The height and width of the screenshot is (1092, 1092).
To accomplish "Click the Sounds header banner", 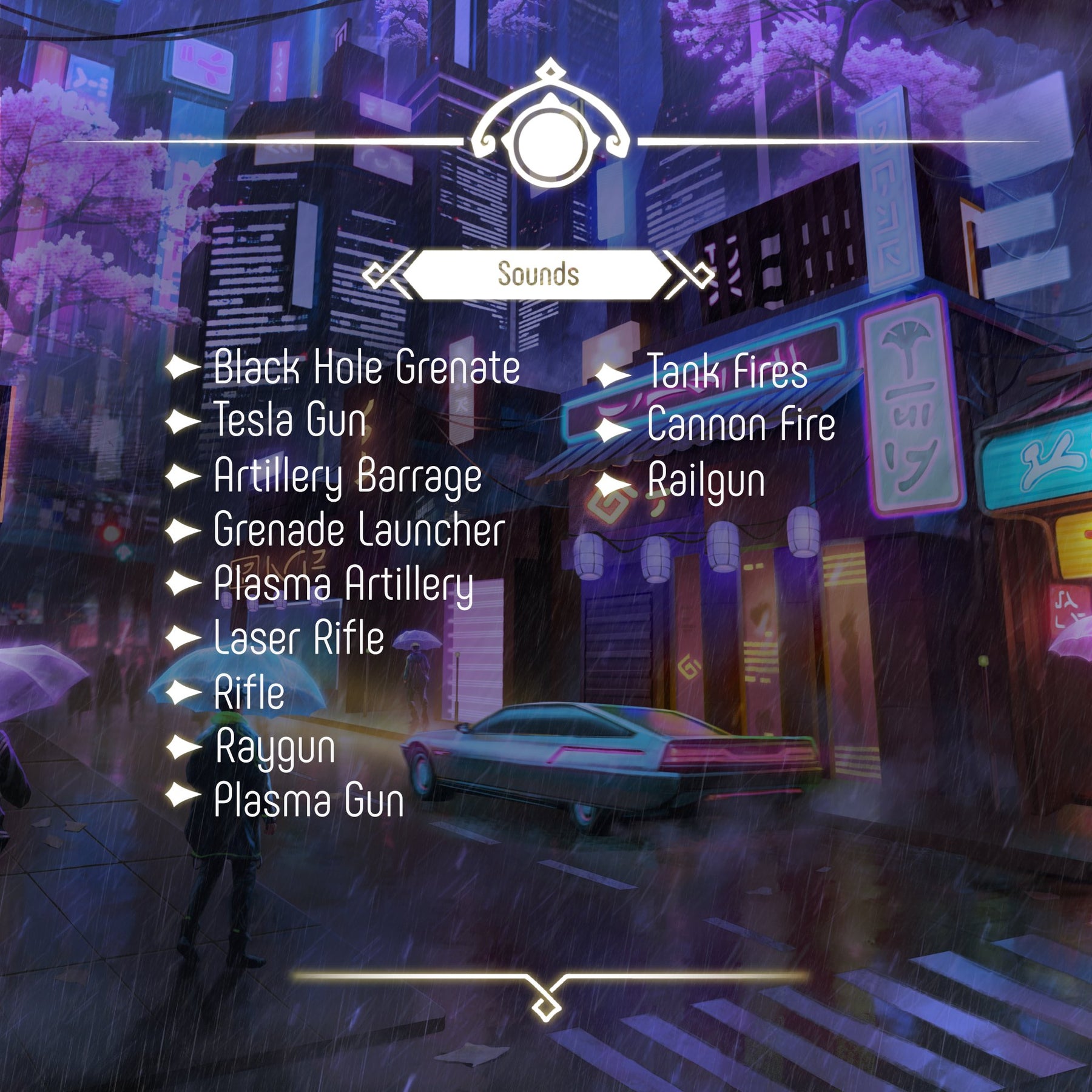I will tap(538, 274).
